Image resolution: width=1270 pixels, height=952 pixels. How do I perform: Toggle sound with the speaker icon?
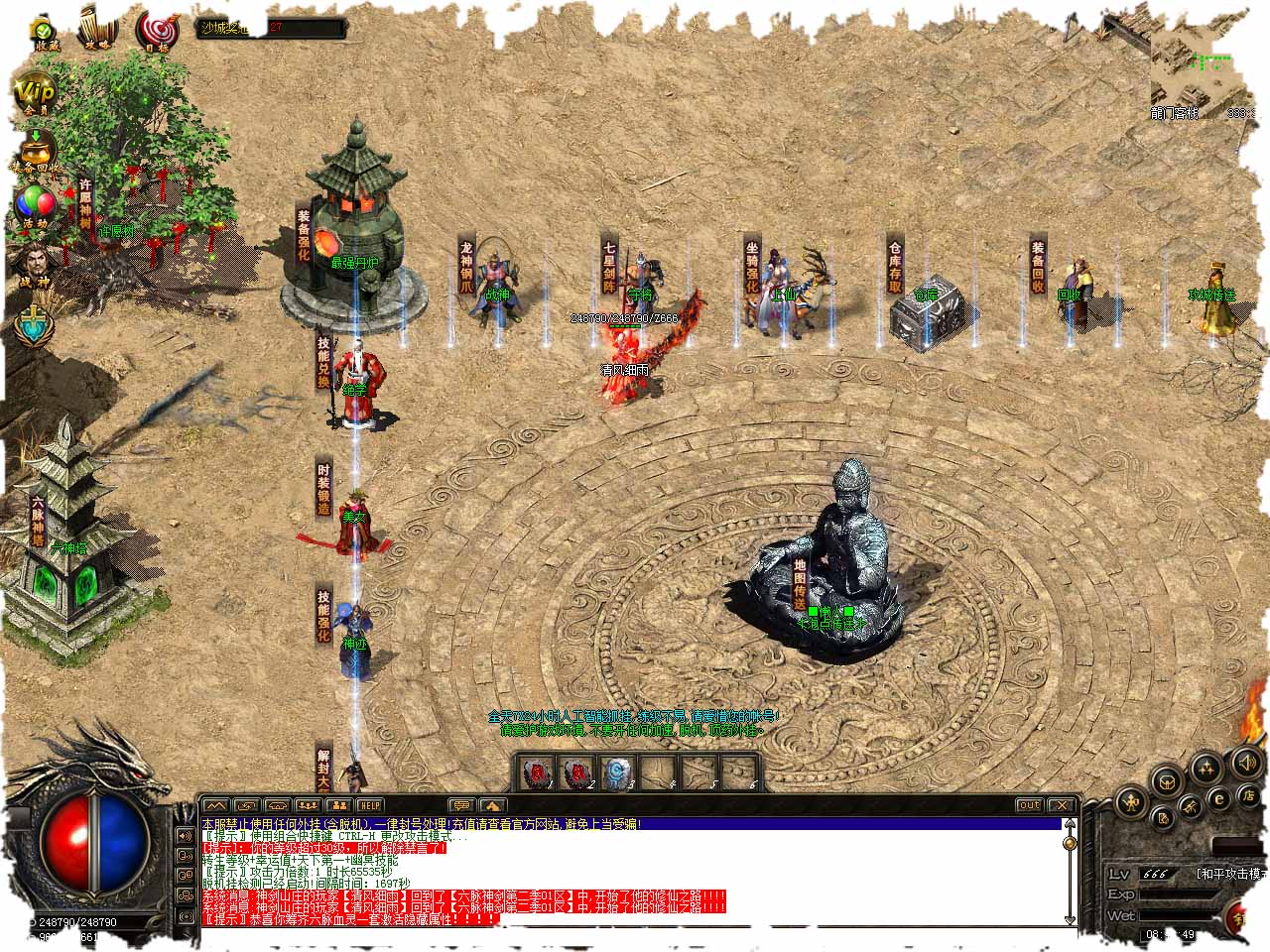(x=1247, y=762)
